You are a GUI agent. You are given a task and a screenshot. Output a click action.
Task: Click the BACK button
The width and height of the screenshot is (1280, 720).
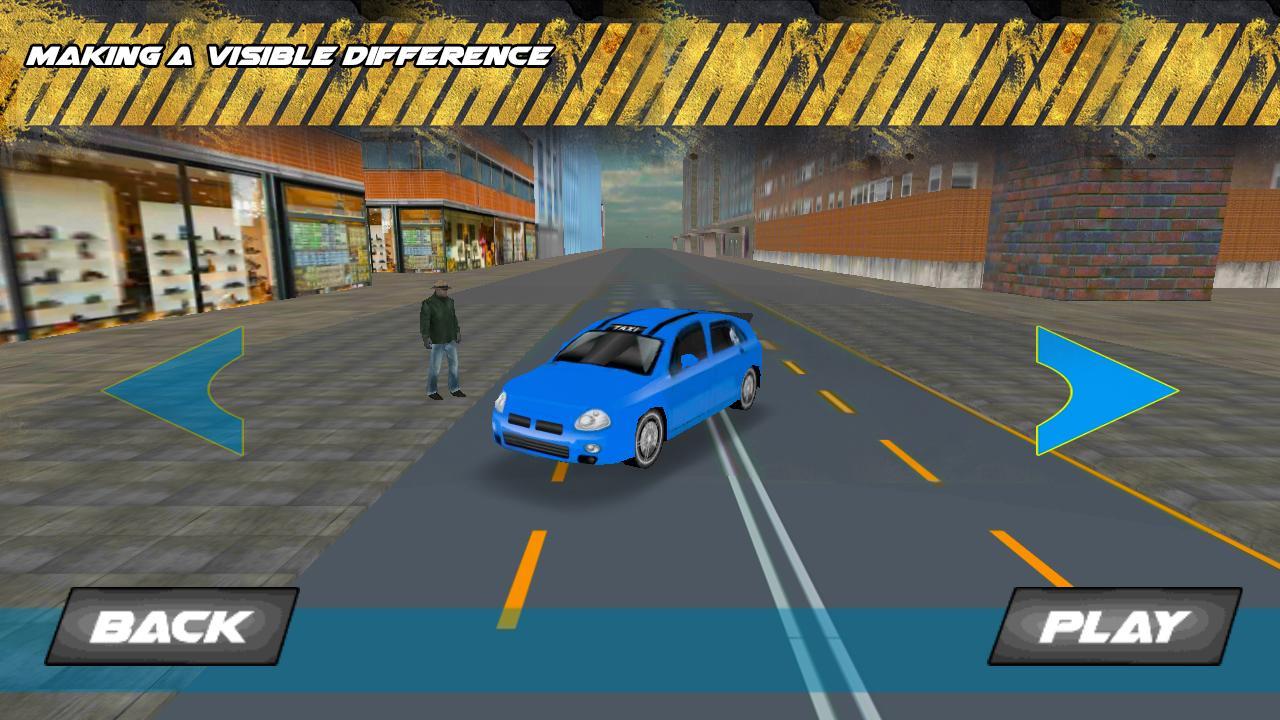[x=171, y=626]
